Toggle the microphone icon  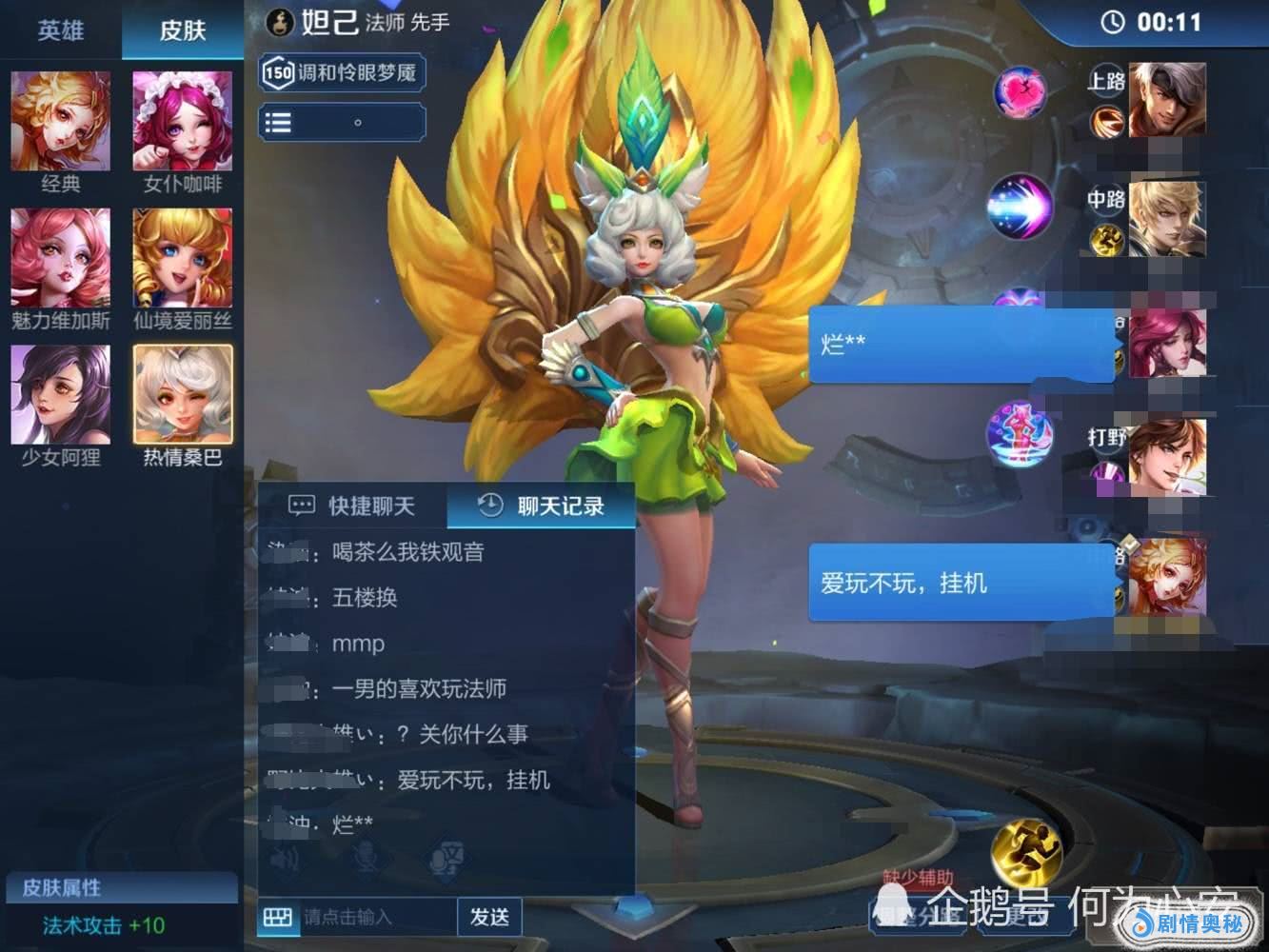coord(366,859)
